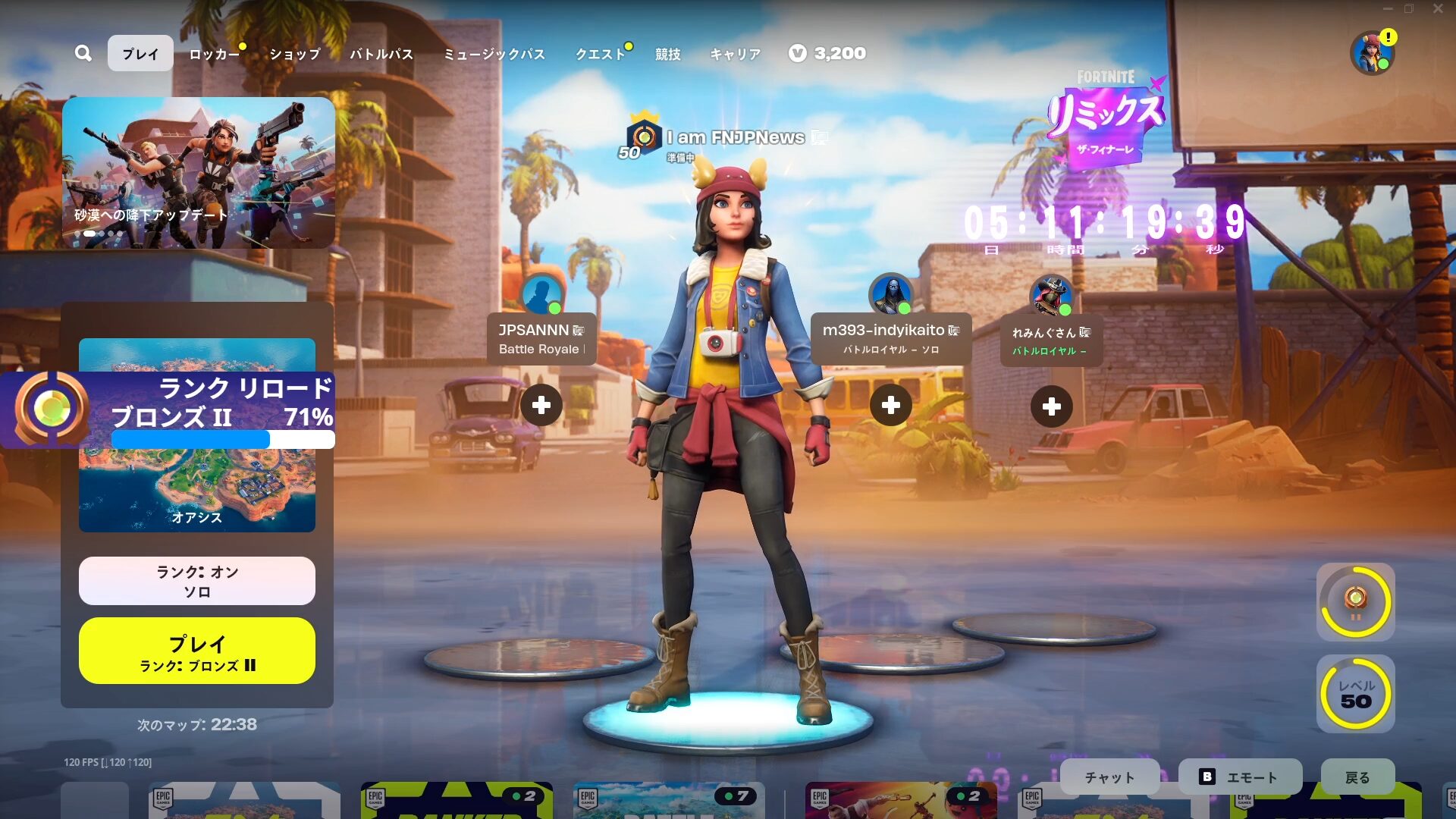Choose the ランク リロード game mode tile
Image resolution: width=1456 pixels, height=819 pixels.
[x=197, y=435]
